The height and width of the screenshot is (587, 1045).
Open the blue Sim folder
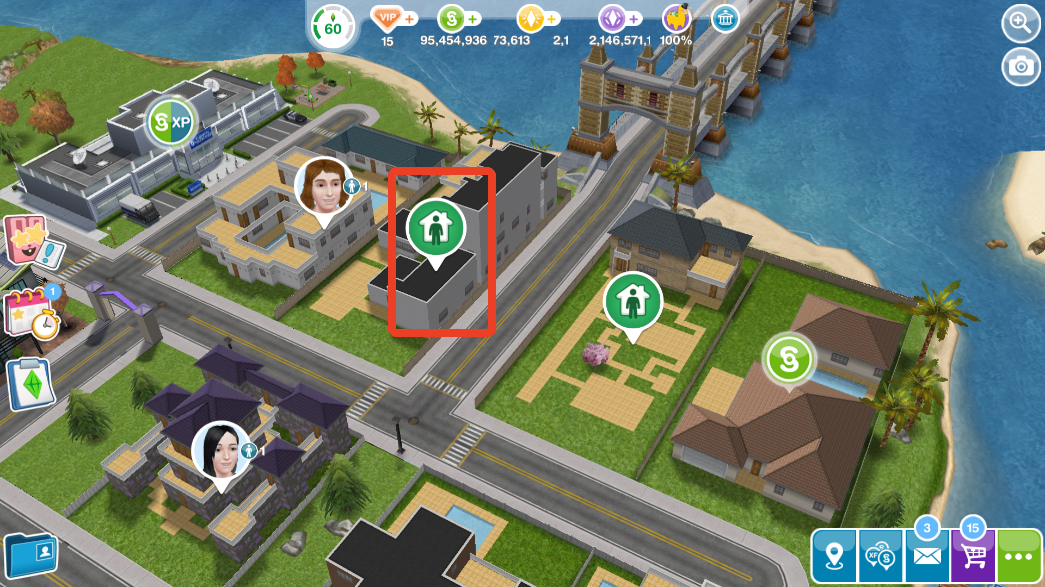30,555
